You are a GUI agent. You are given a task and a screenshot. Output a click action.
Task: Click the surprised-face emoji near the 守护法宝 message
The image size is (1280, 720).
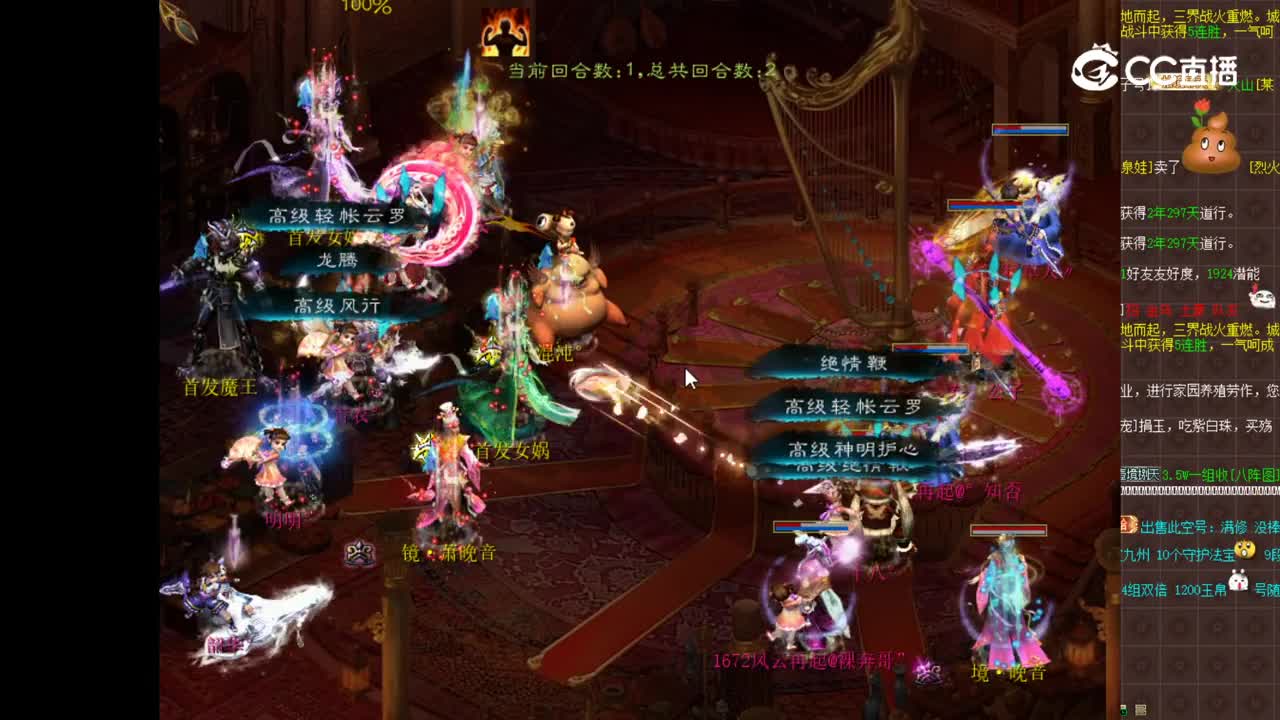[x=1246, y=550]
